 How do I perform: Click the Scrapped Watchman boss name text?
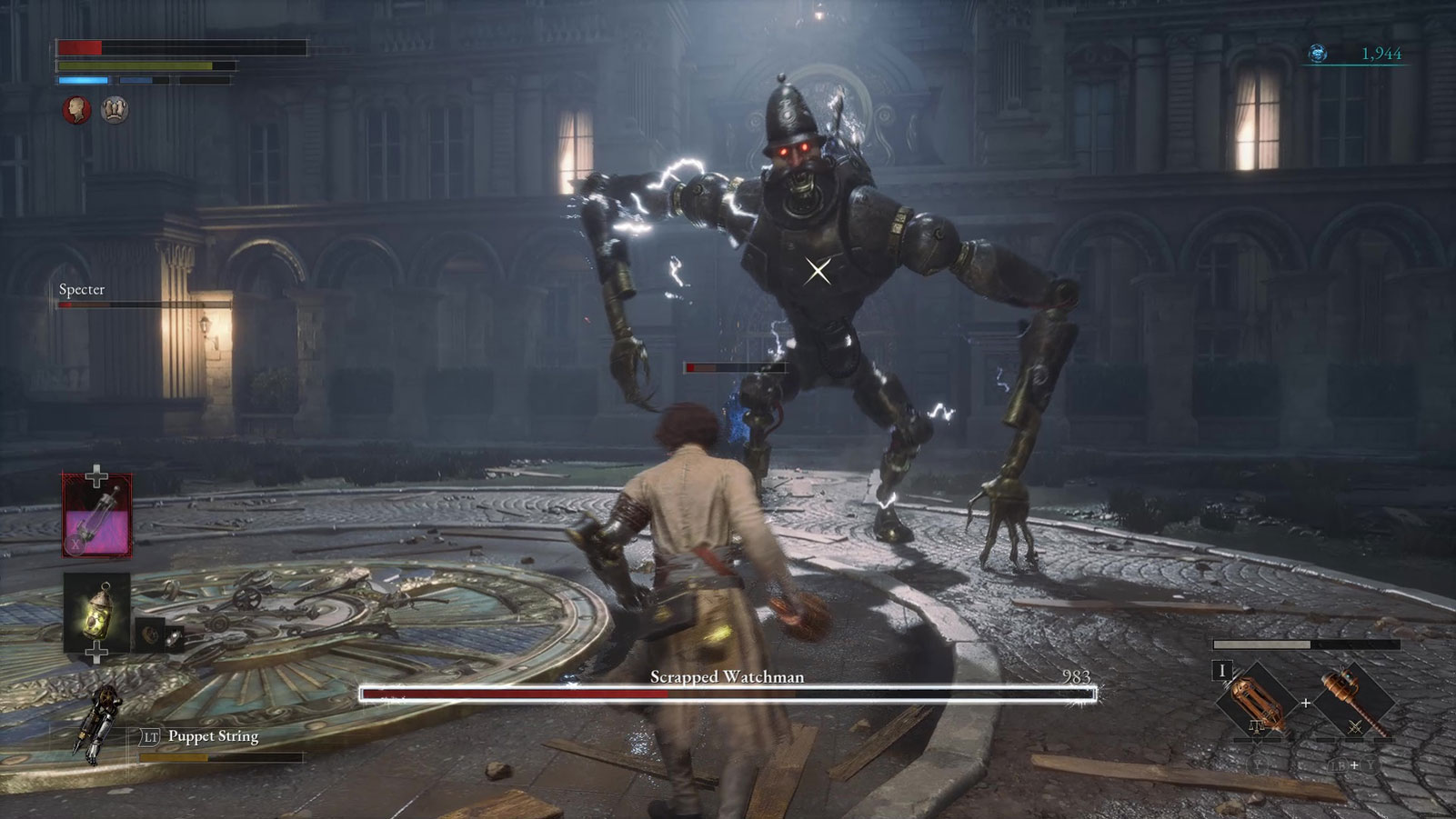tap(727, 676)
